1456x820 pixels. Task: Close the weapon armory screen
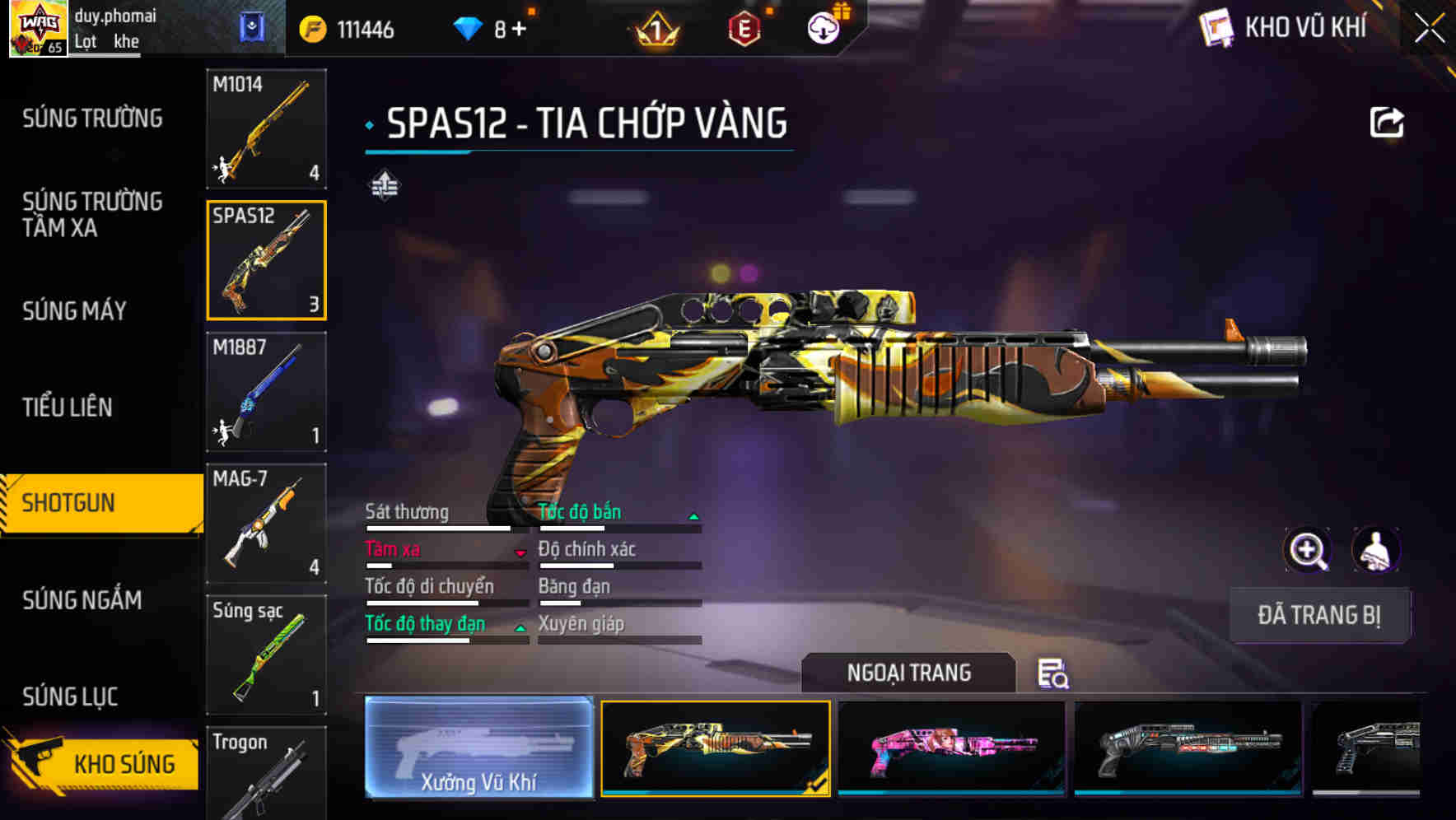click(x=1430, y=29)
